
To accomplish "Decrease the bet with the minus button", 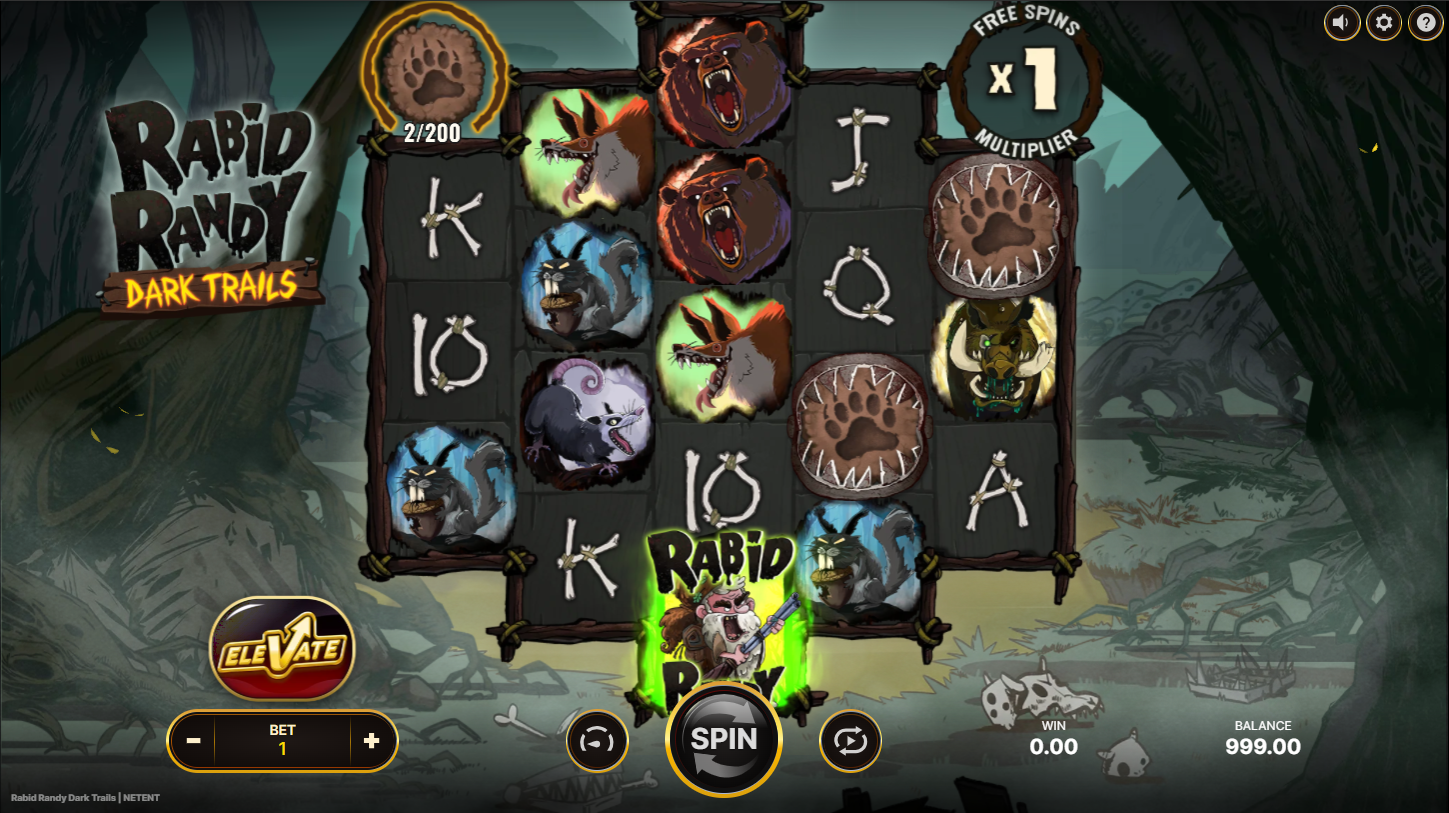I will (x=194, y=741).
